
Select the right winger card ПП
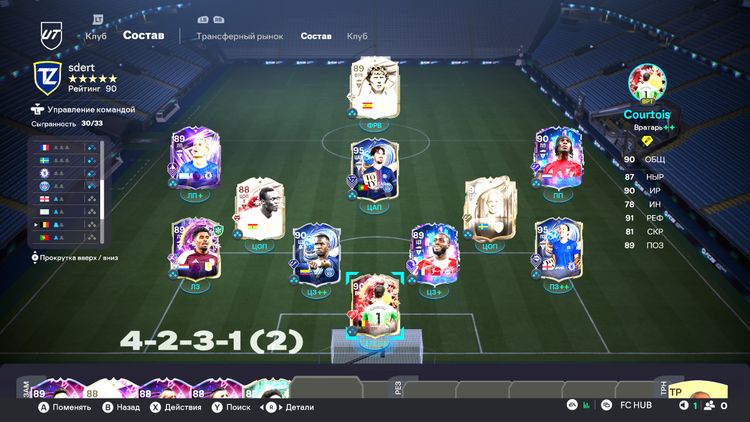click(557, 158)
